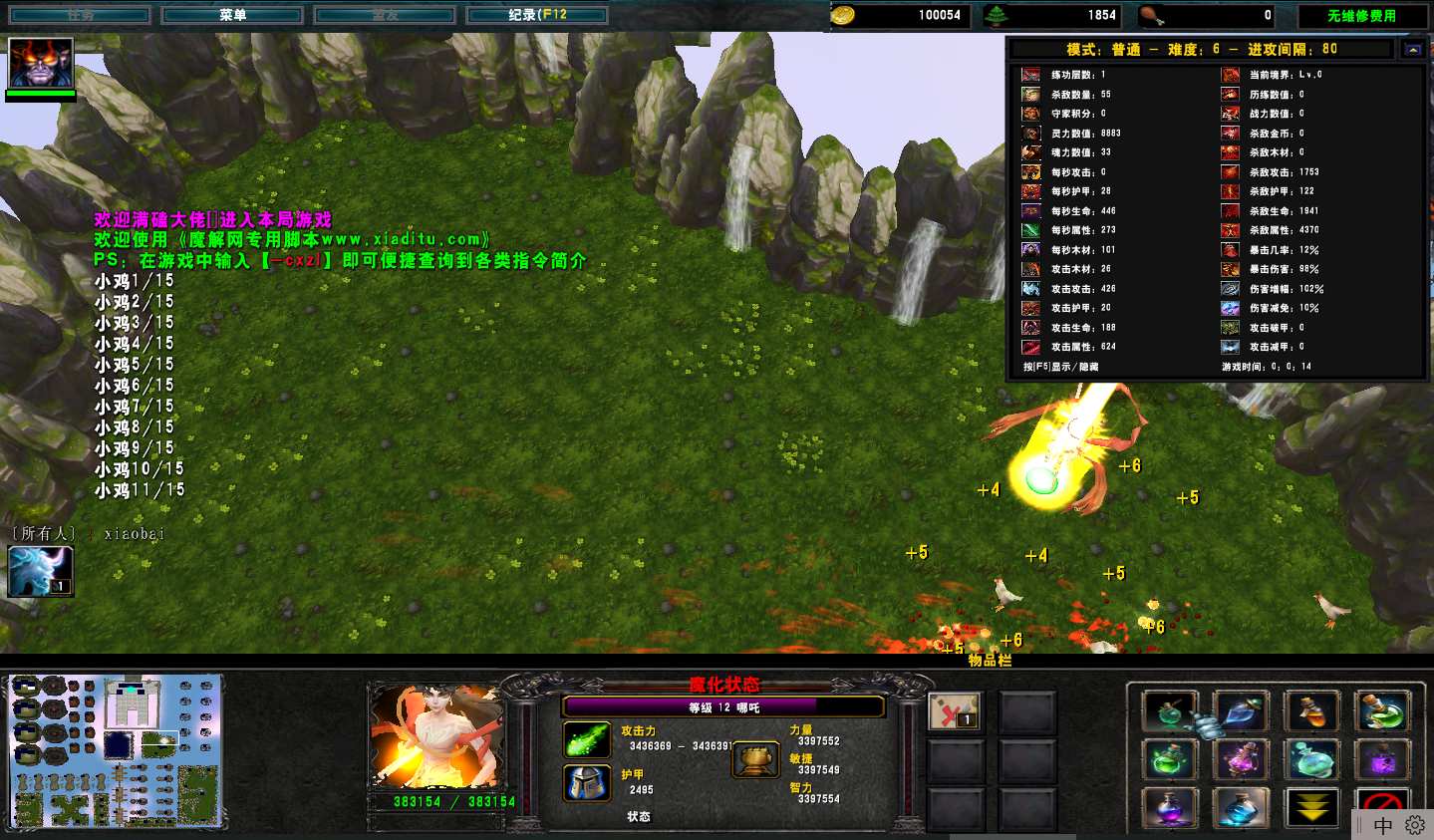Image resolution: width=1434 pixels, height=840 pixels.
Task: Collapse the stats panel with the arrow button
Action: (1413, 49)
